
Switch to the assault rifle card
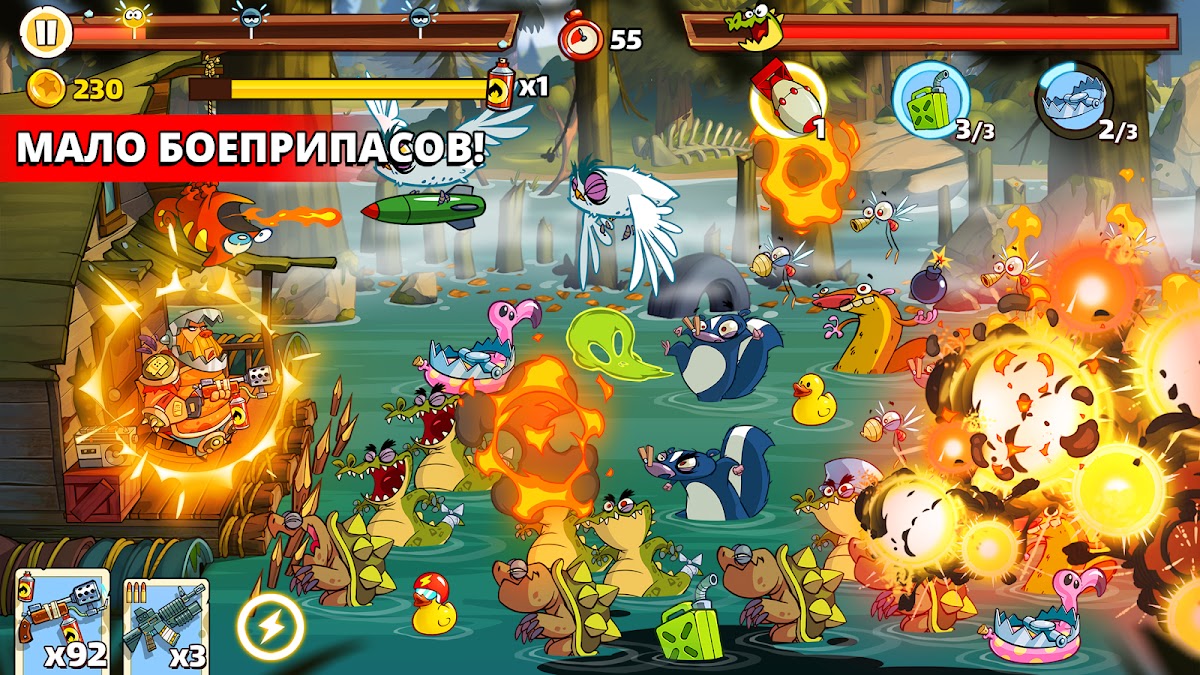pyautogui.click(x=166, y=624)
